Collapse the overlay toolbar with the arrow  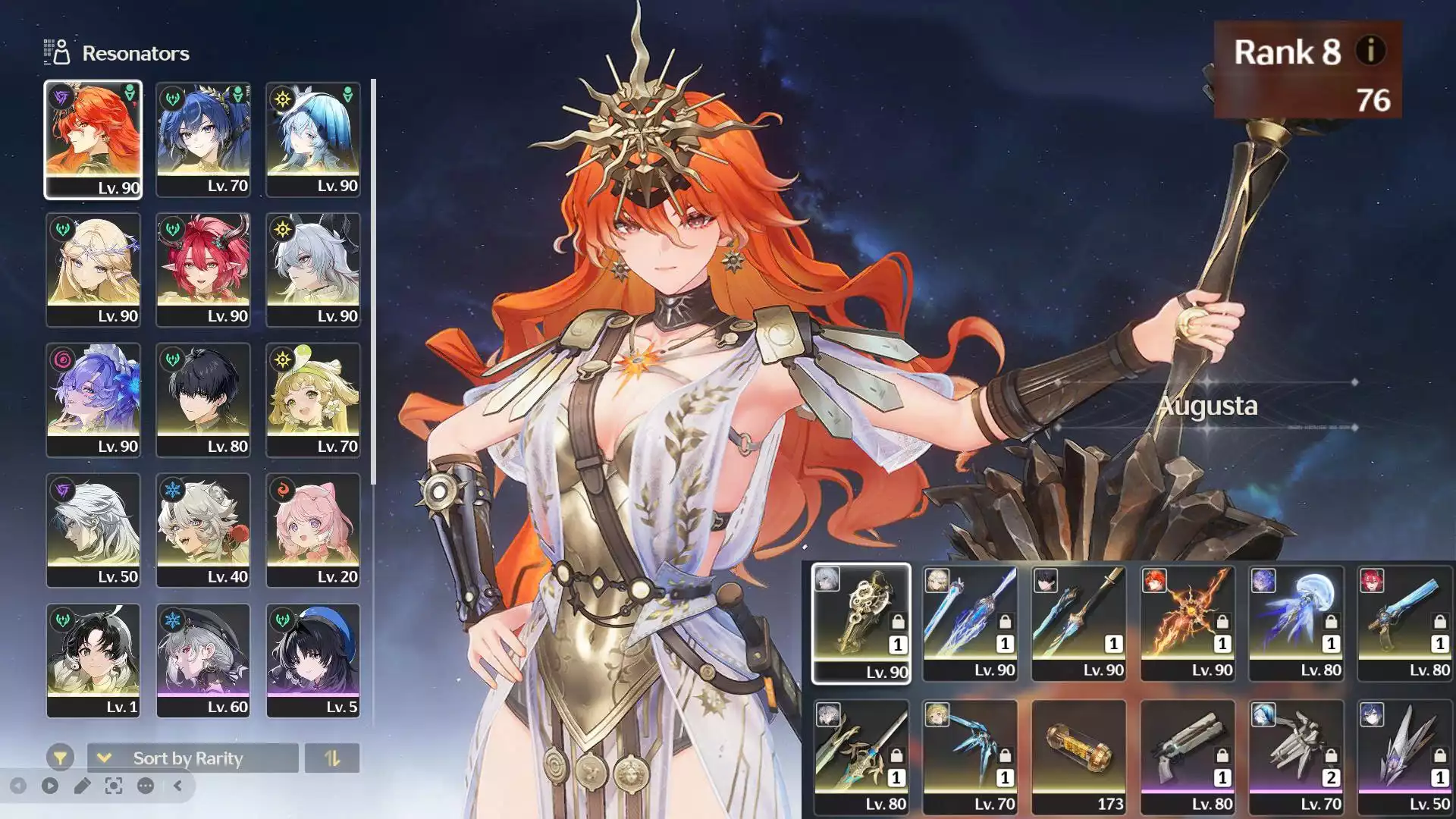[177, 786]
